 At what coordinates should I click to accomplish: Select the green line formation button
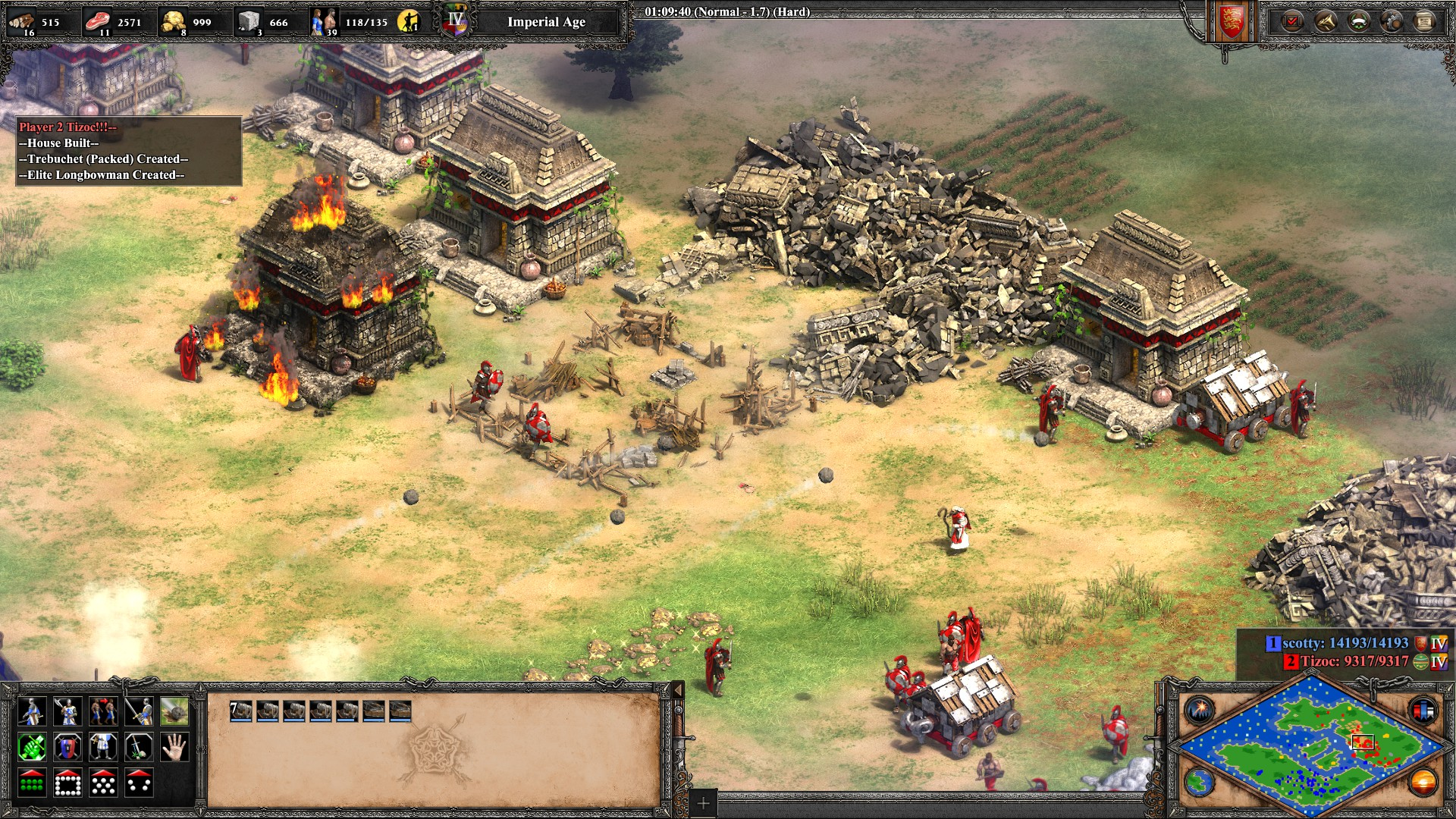point(31,783)
